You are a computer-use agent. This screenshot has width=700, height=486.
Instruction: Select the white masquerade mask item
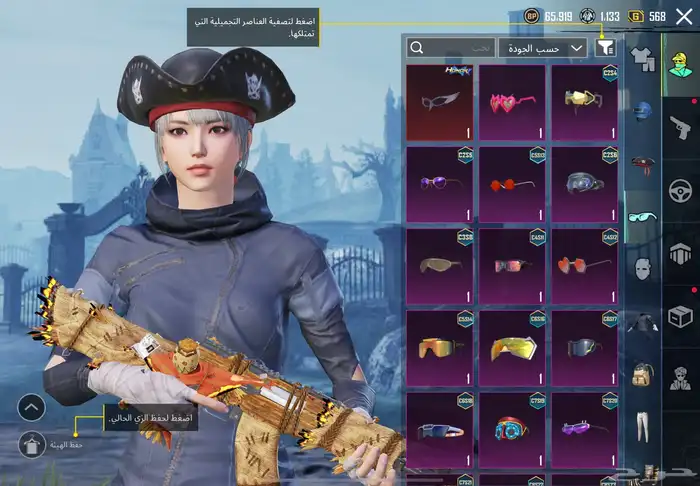pyautogui.click(x=440, y=101)
